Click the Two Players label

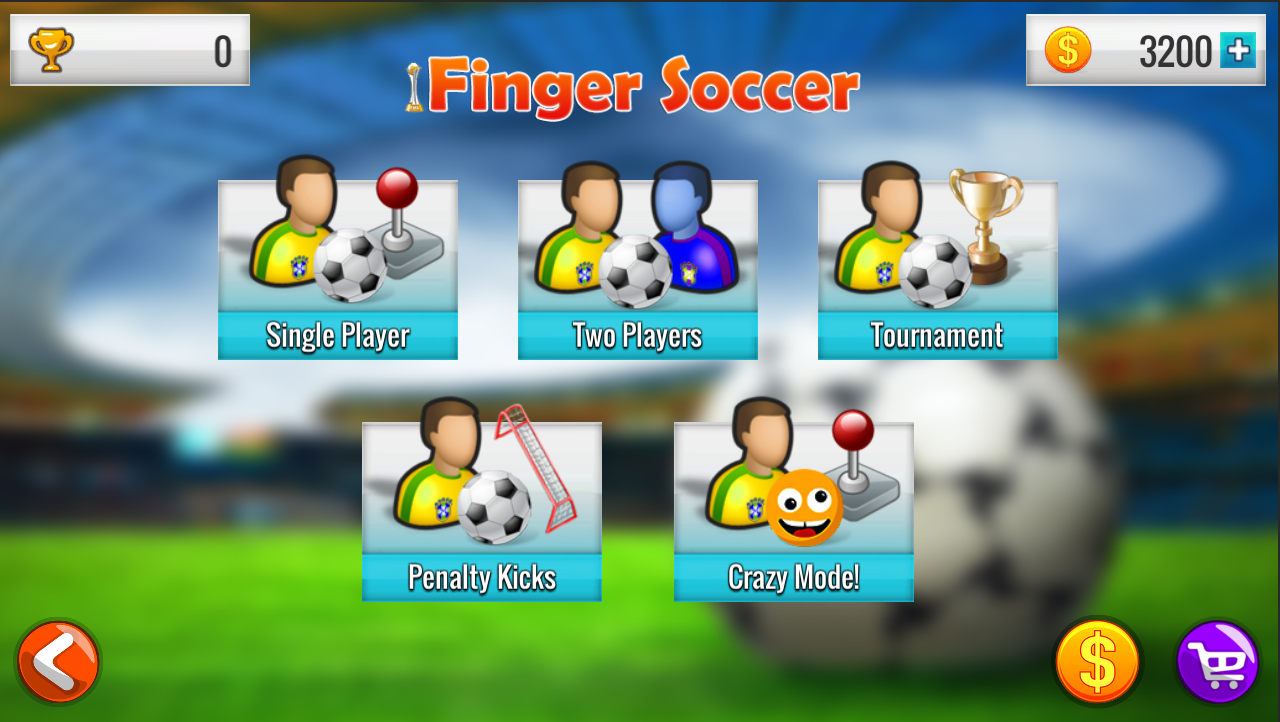point(637,336)
